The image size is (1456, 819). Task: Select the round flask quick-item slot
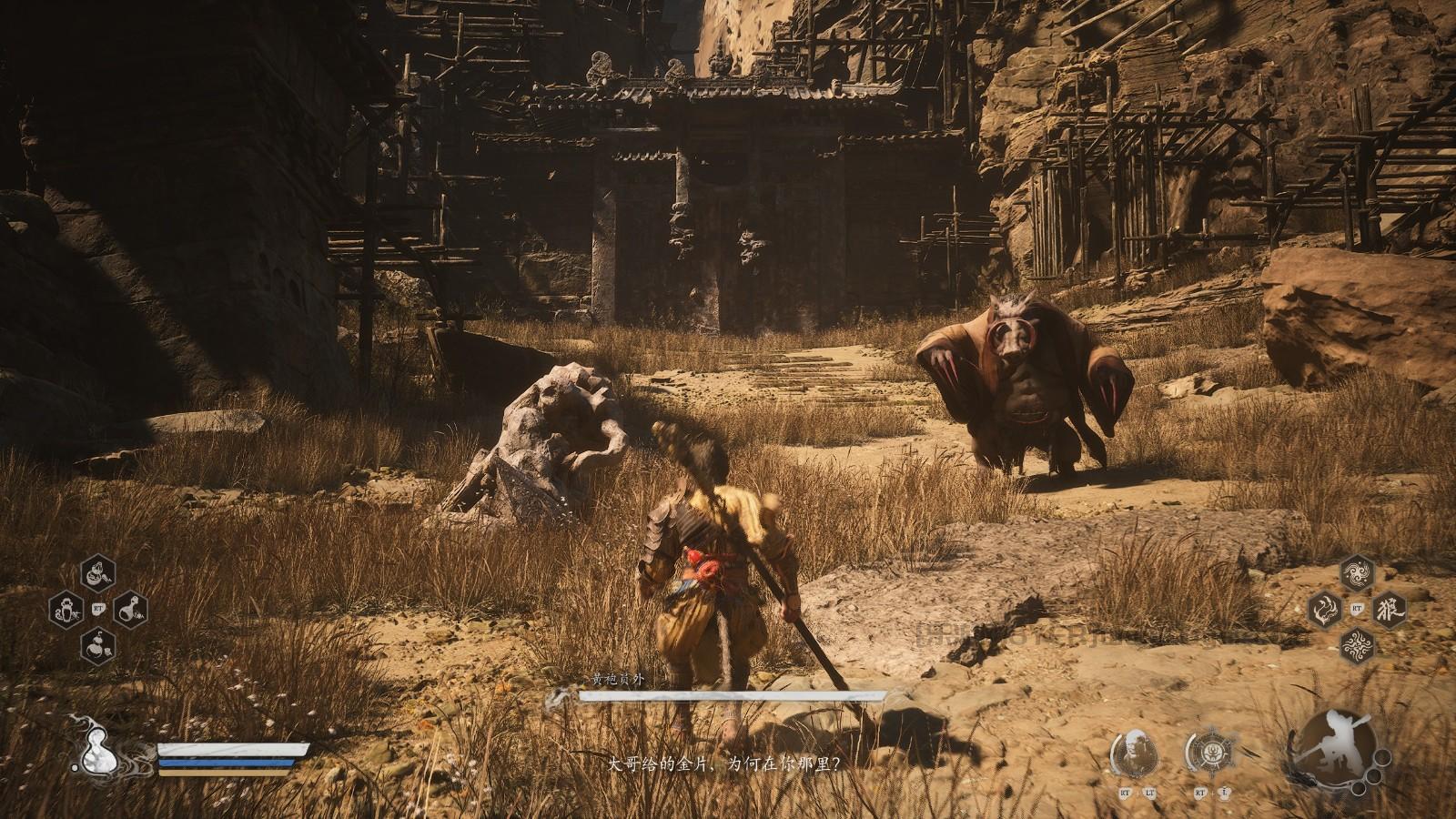point(131,608)
